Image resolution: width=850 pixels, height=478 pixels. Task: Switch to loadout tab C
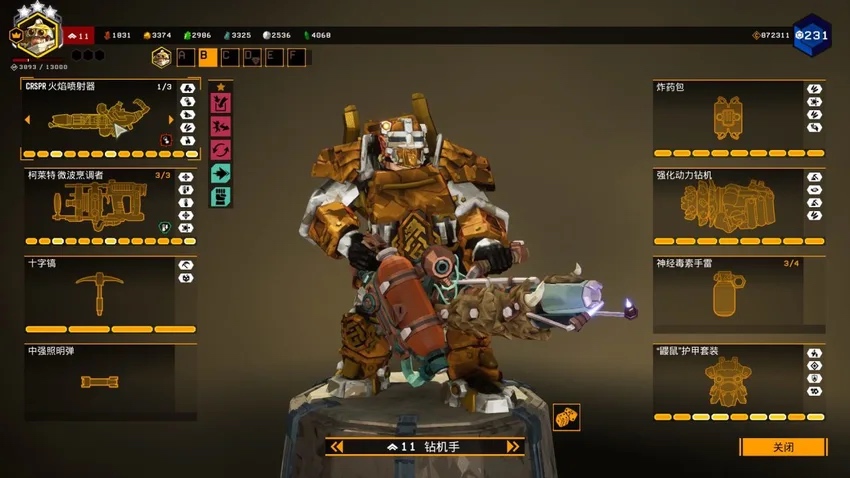click(230, 57)
